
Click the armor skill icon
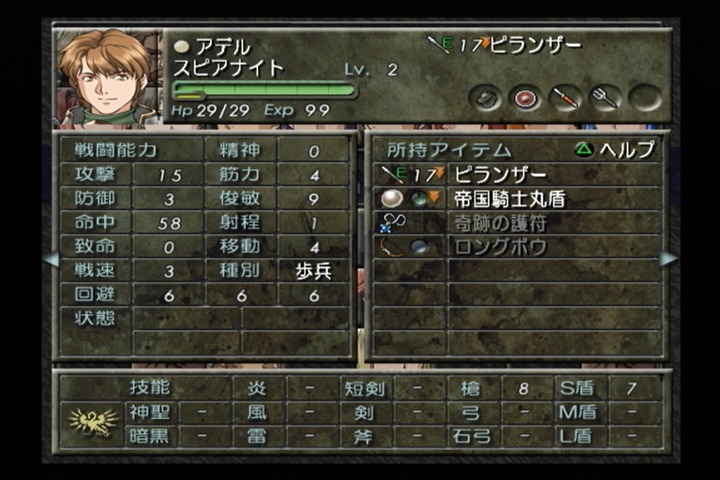point(487,98)
